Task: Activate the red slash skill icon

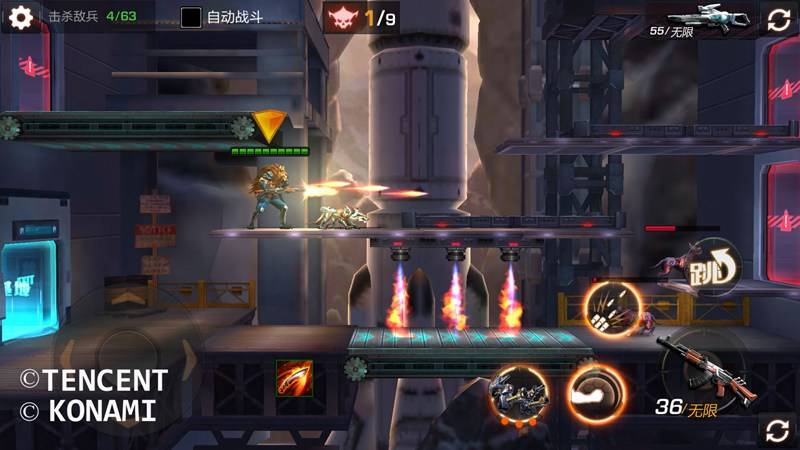Action: (294, 378)
